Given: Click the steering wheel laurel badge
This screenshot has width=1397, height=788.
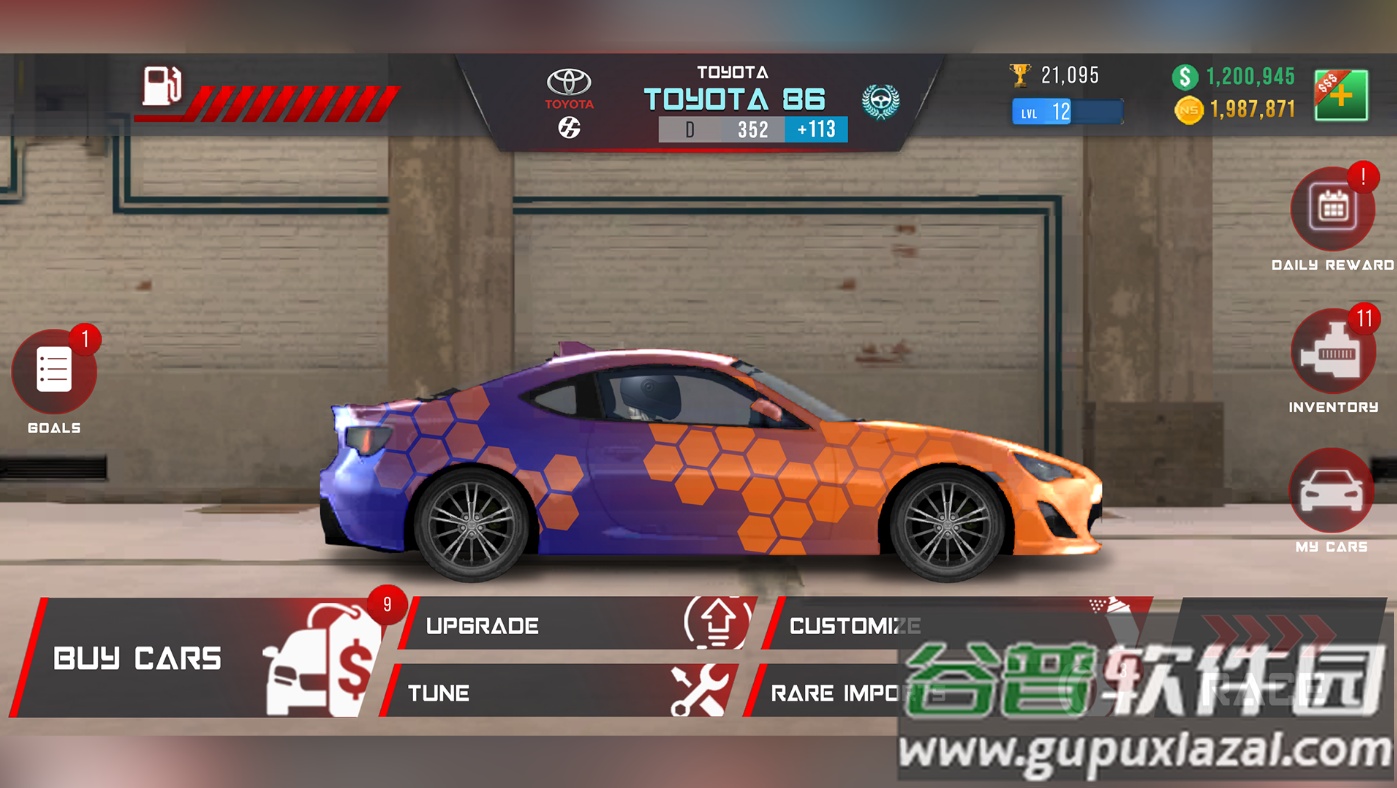Looking at the screenshot, I should tap(880, 101).
